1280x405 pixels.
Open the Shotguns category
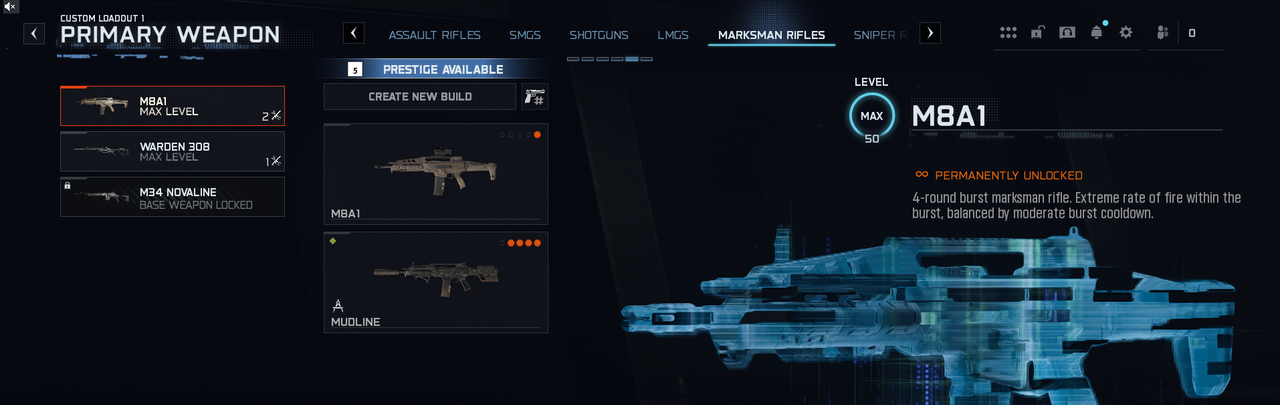(x=599, y=35)
